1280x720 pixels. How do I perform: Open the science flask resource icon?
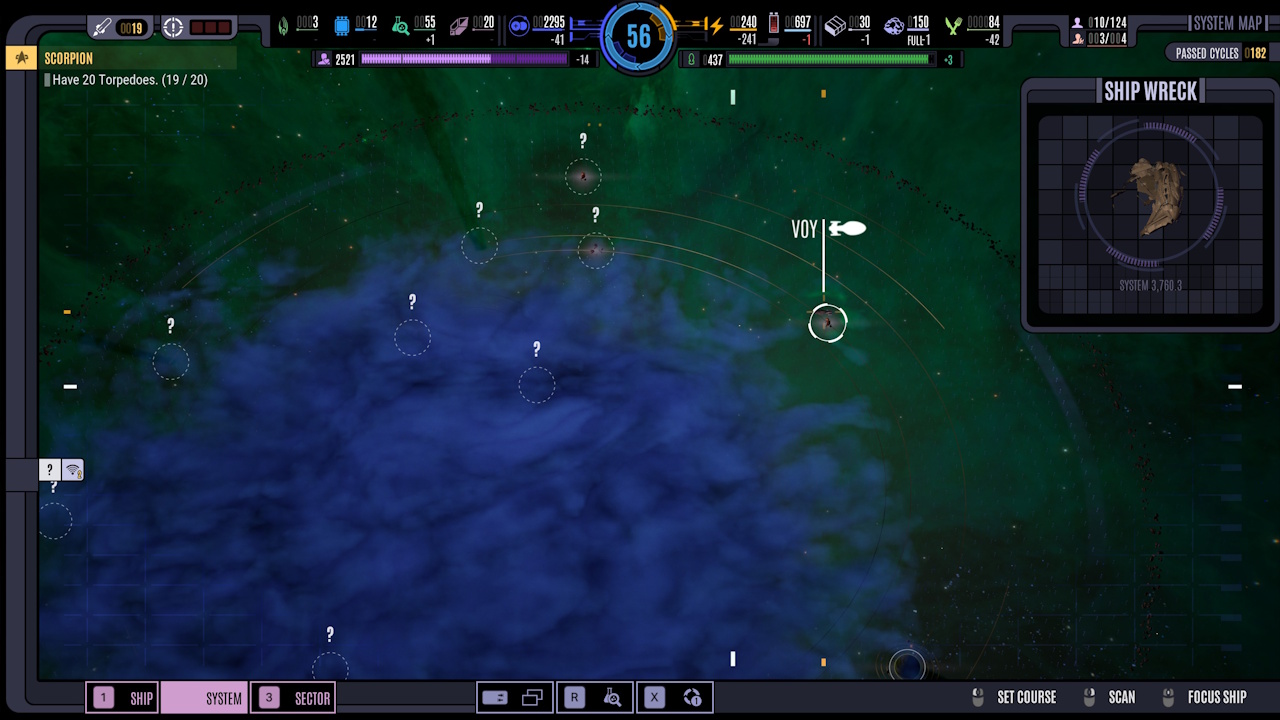[401, 25]
